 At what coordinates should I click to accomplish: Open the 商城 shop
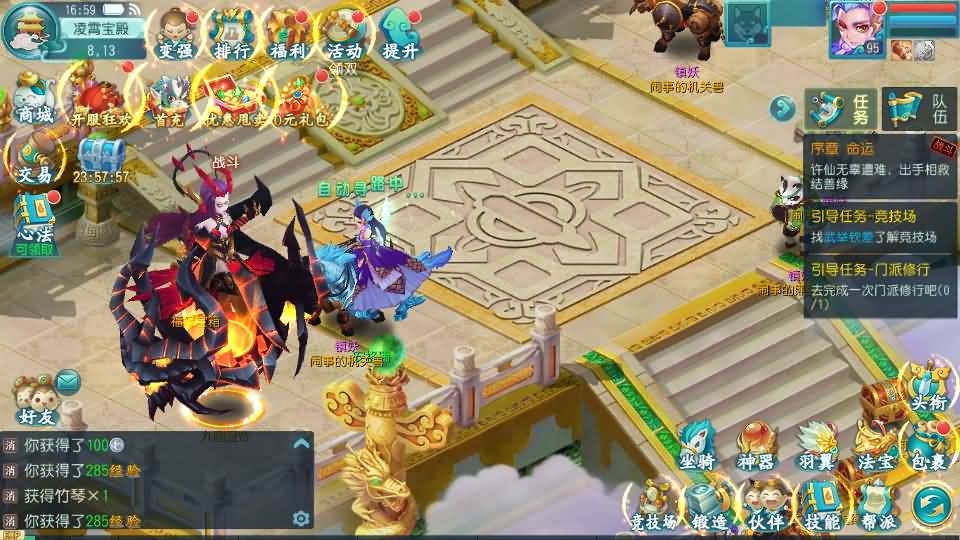[34, 101]
